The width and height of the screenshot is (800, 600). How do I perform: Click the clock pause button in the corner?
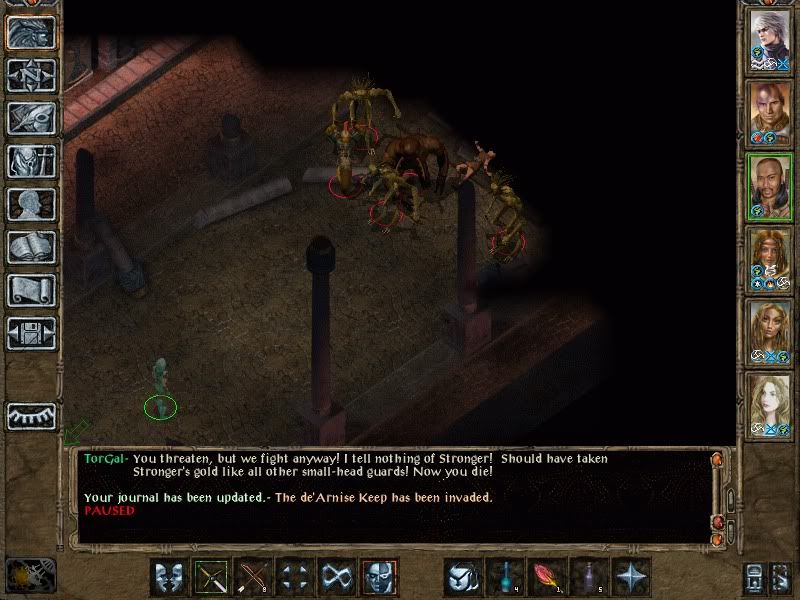click(30, 575)
